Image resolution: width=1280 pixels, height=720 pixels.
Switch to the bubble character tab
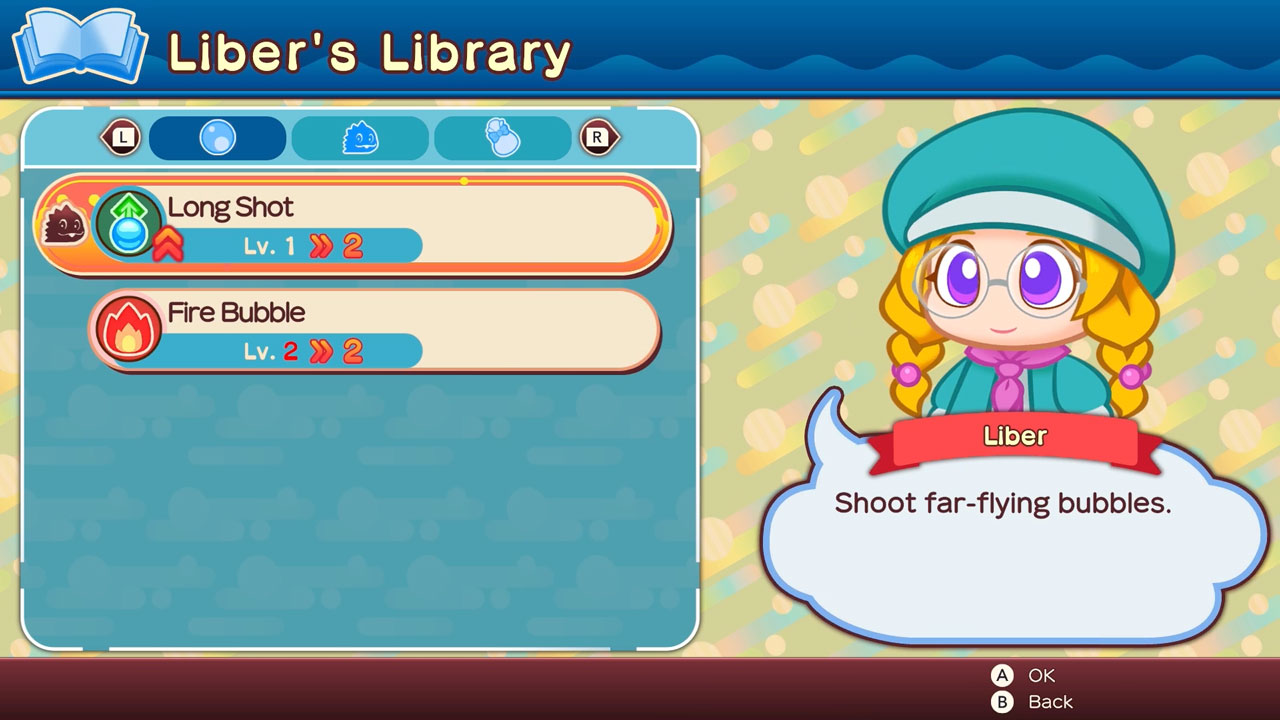217,138
